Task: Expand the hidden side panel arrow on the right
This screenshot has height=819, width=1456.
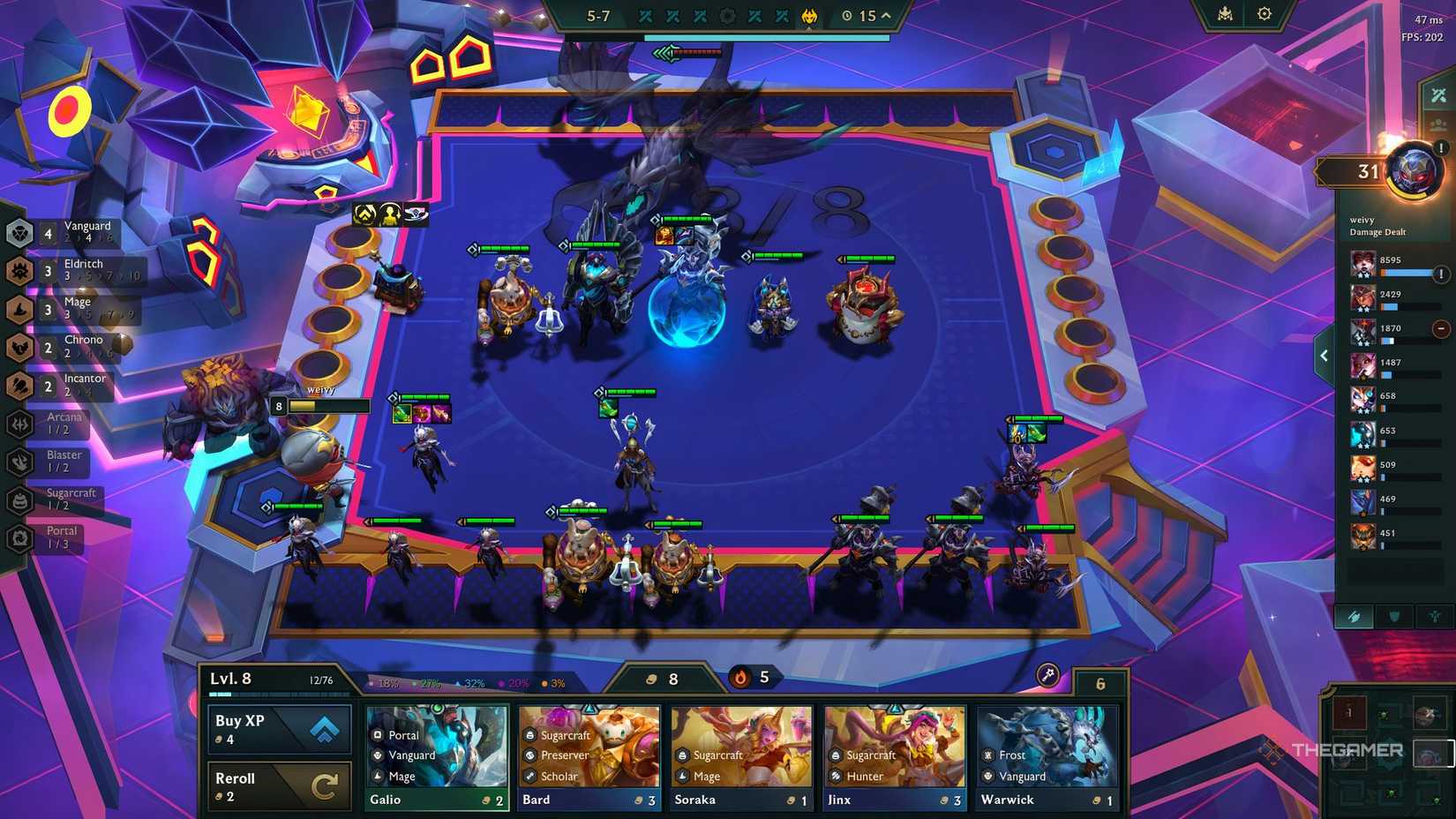Action: [1324, 355]
